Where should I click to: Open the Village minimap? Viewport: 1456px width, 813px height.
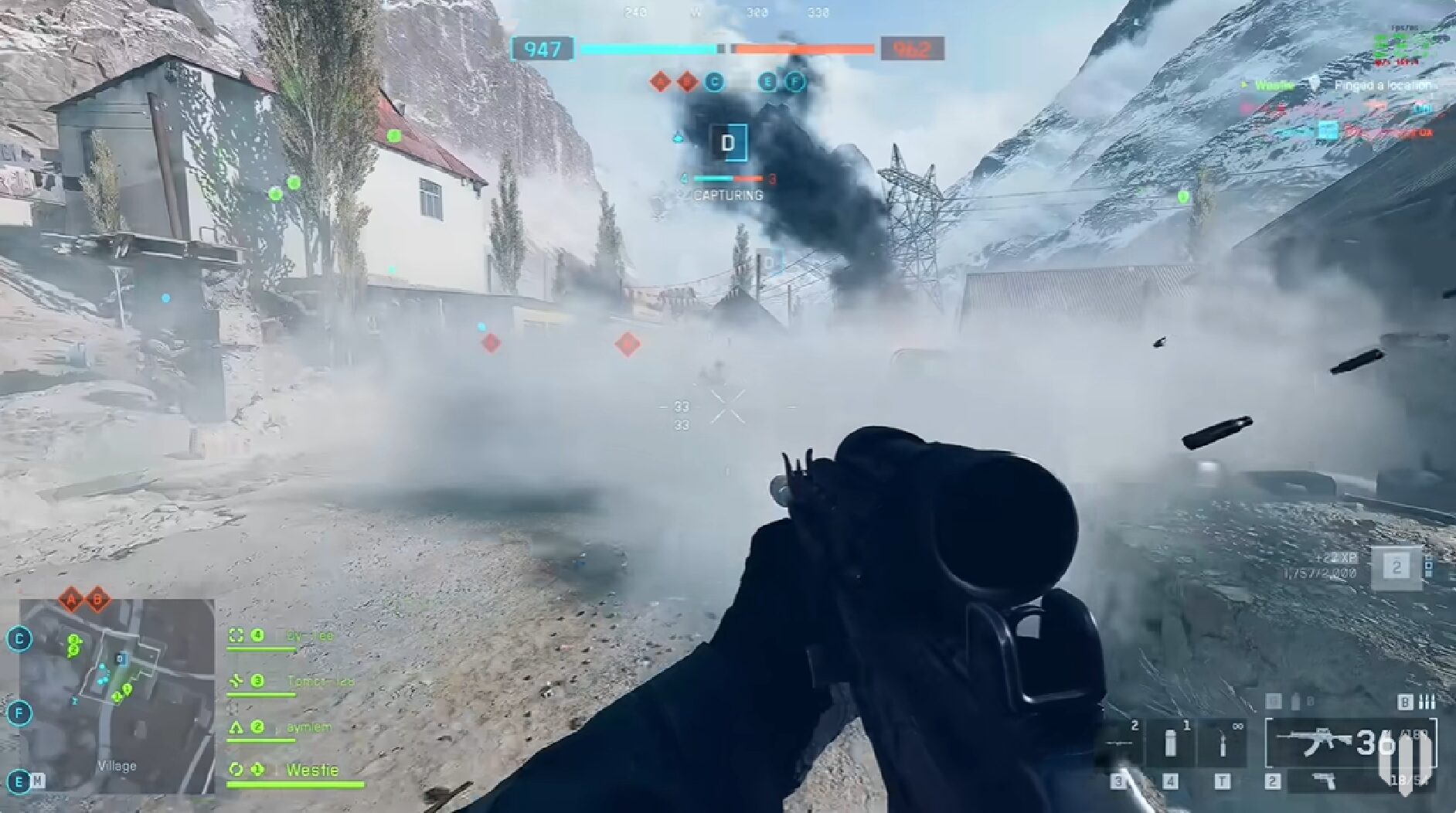pos(117,696)
